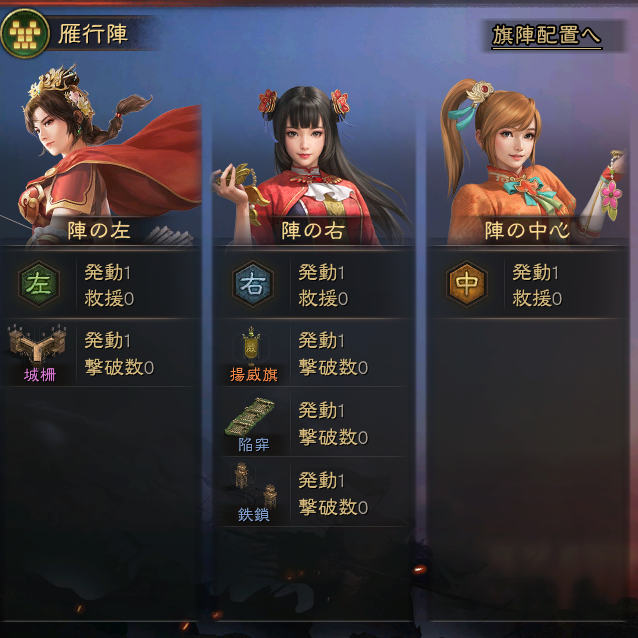Click the orange 中 hexagon icon

(466, 284)
